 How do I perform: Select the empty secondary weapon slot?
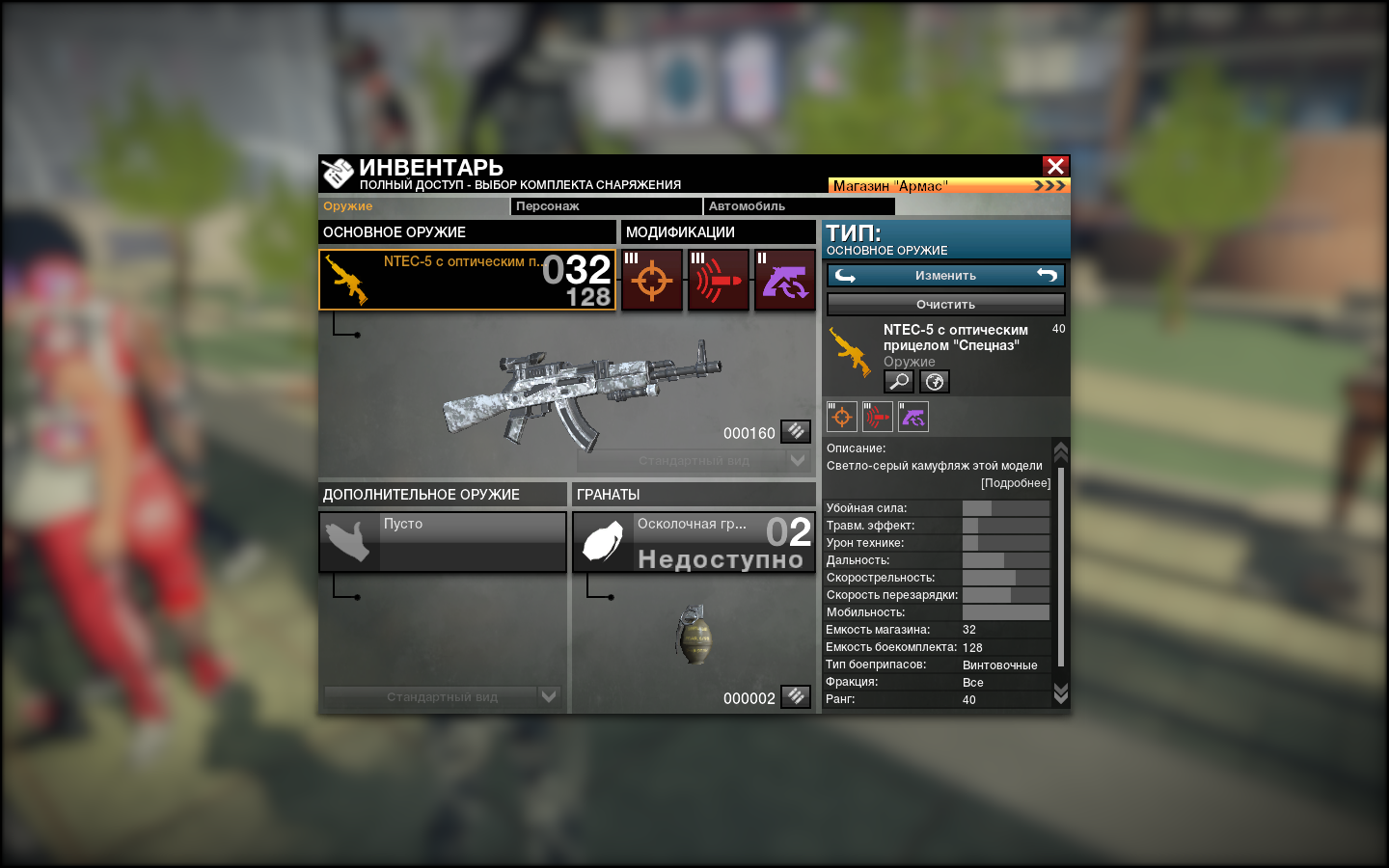click(443, 542)
